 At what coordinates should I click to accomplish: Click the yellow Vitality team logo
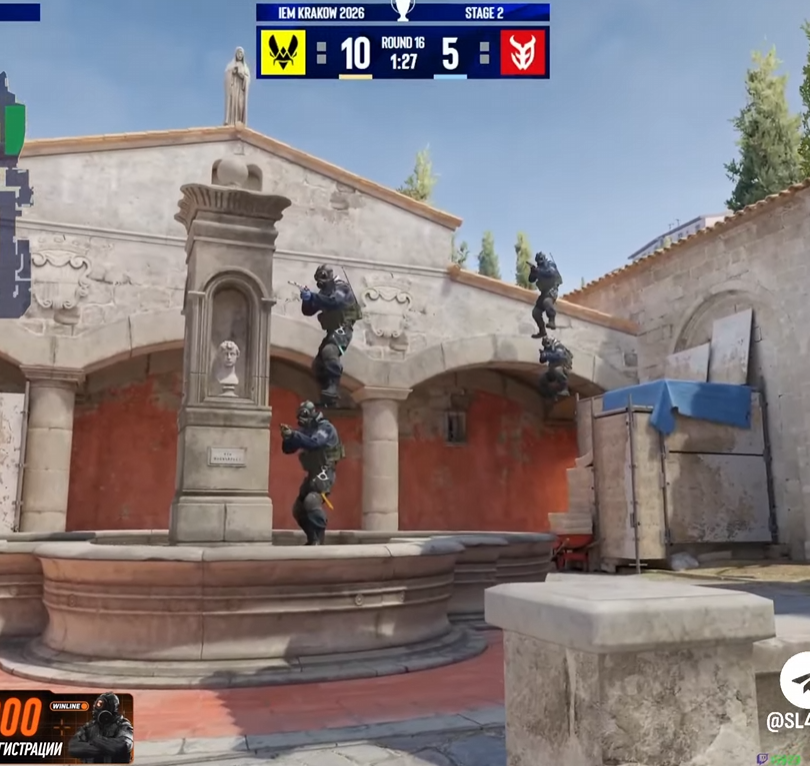point(283,53)
